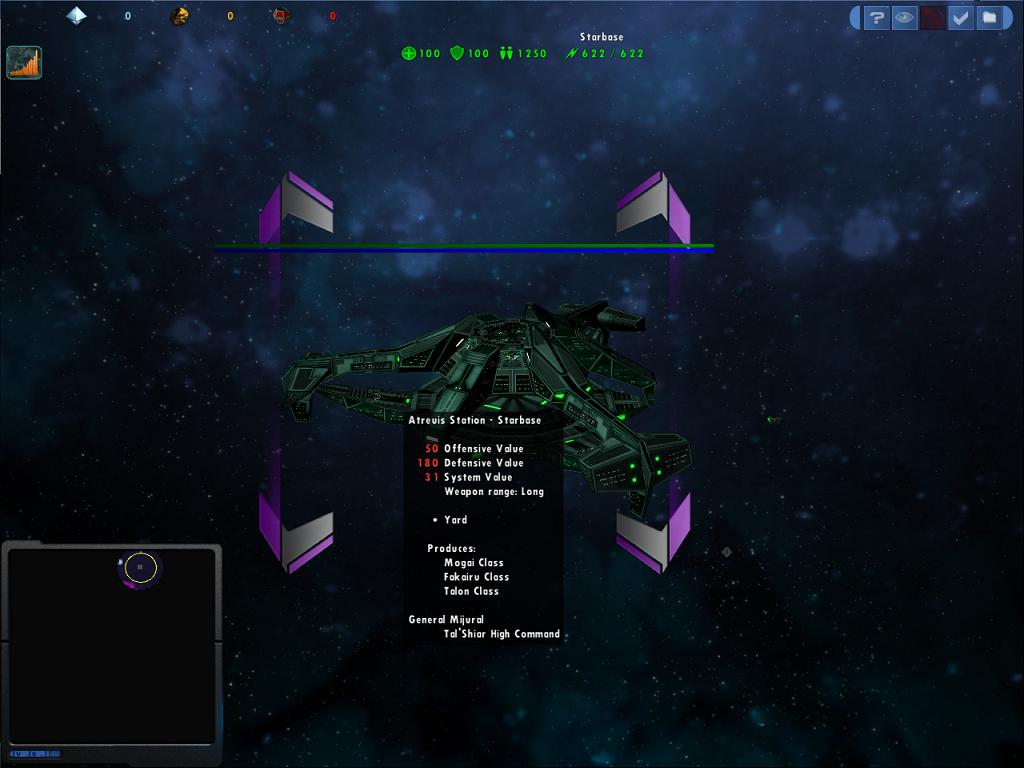
Task: Open the folder menu button
Action: tap(988, 18)
